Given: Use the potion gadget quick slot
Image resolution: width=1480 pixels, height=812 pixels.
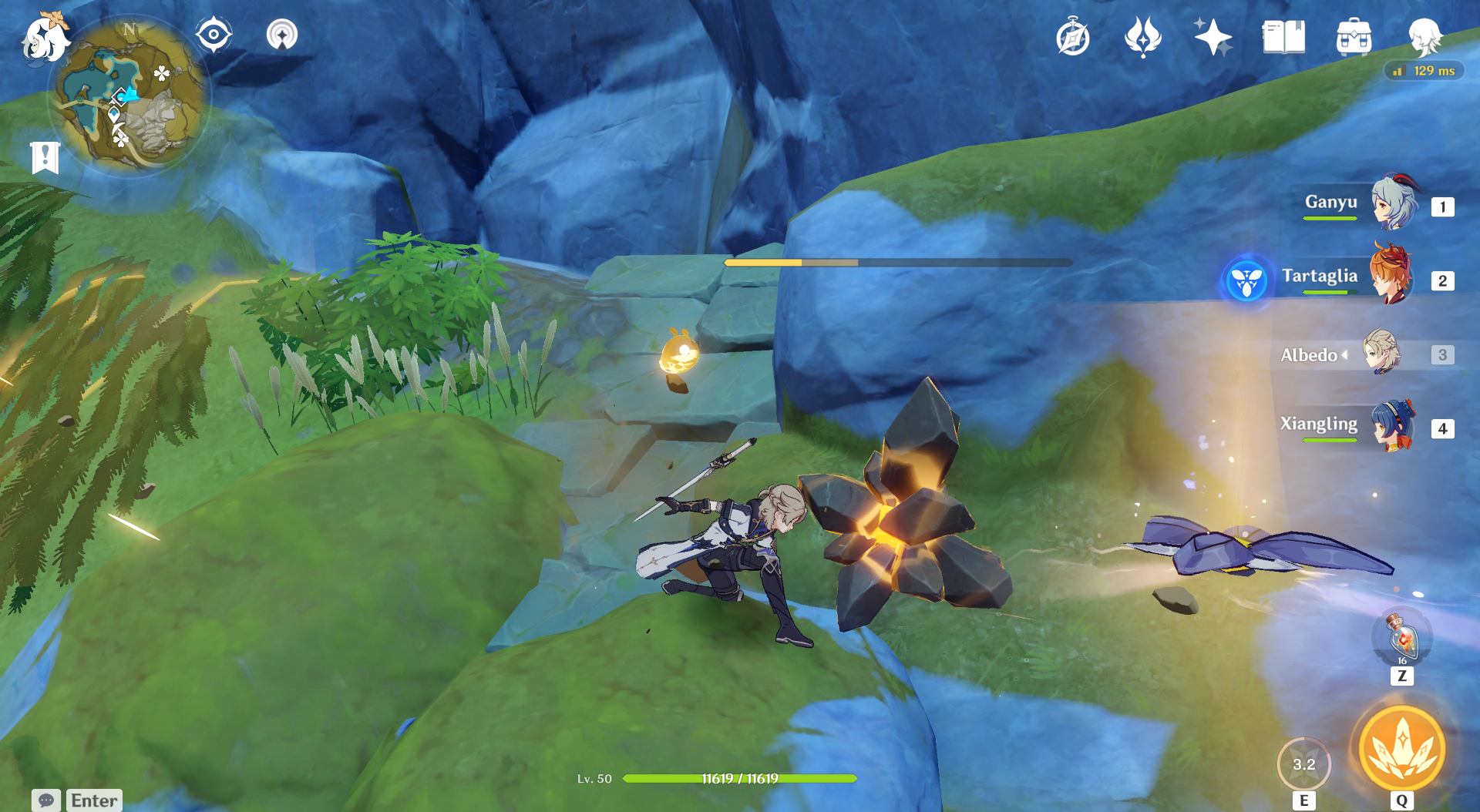Looking at the screenshot, I should tap(1402, 638).
